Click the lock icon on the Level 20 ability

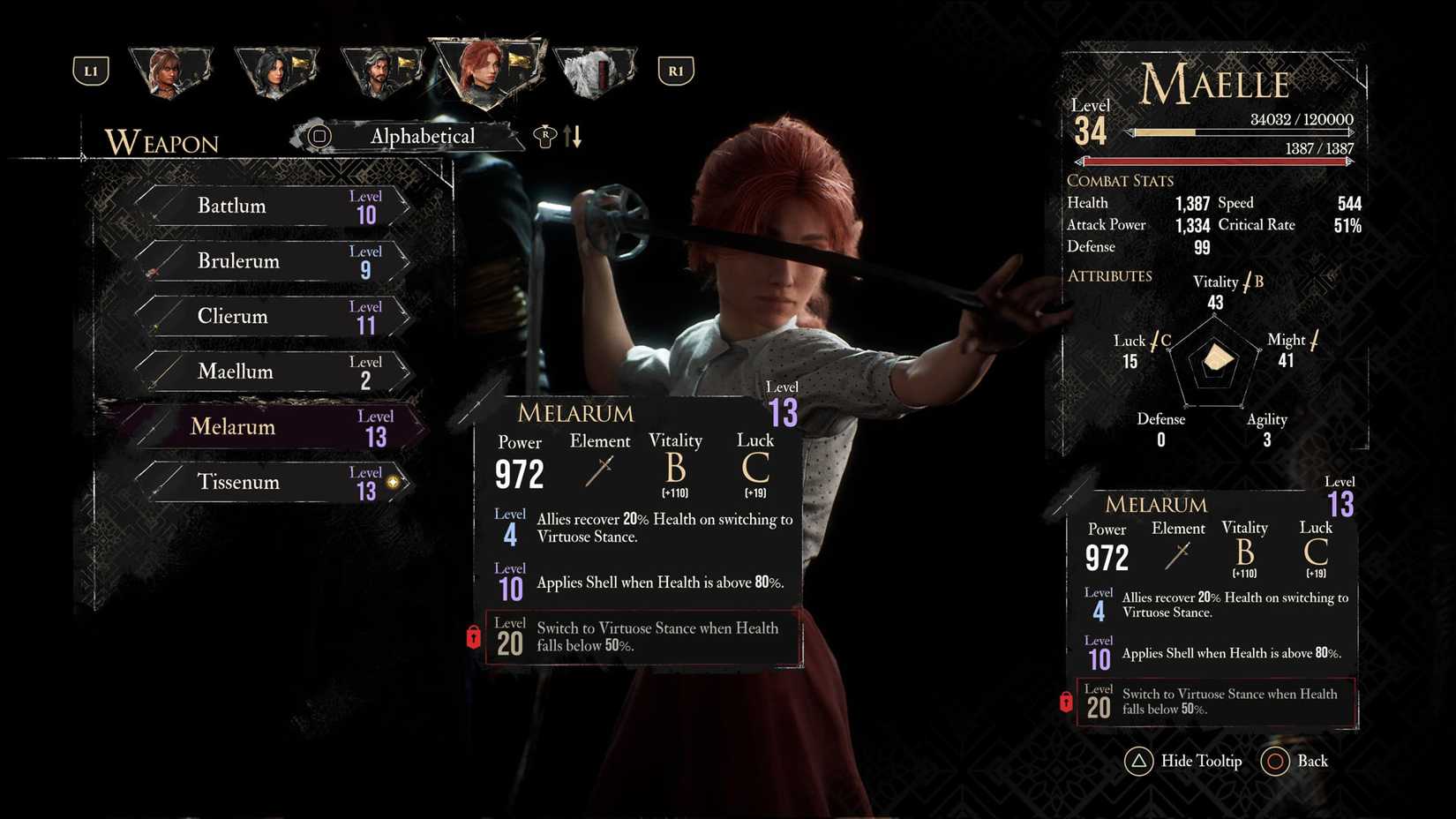[475, 637]
